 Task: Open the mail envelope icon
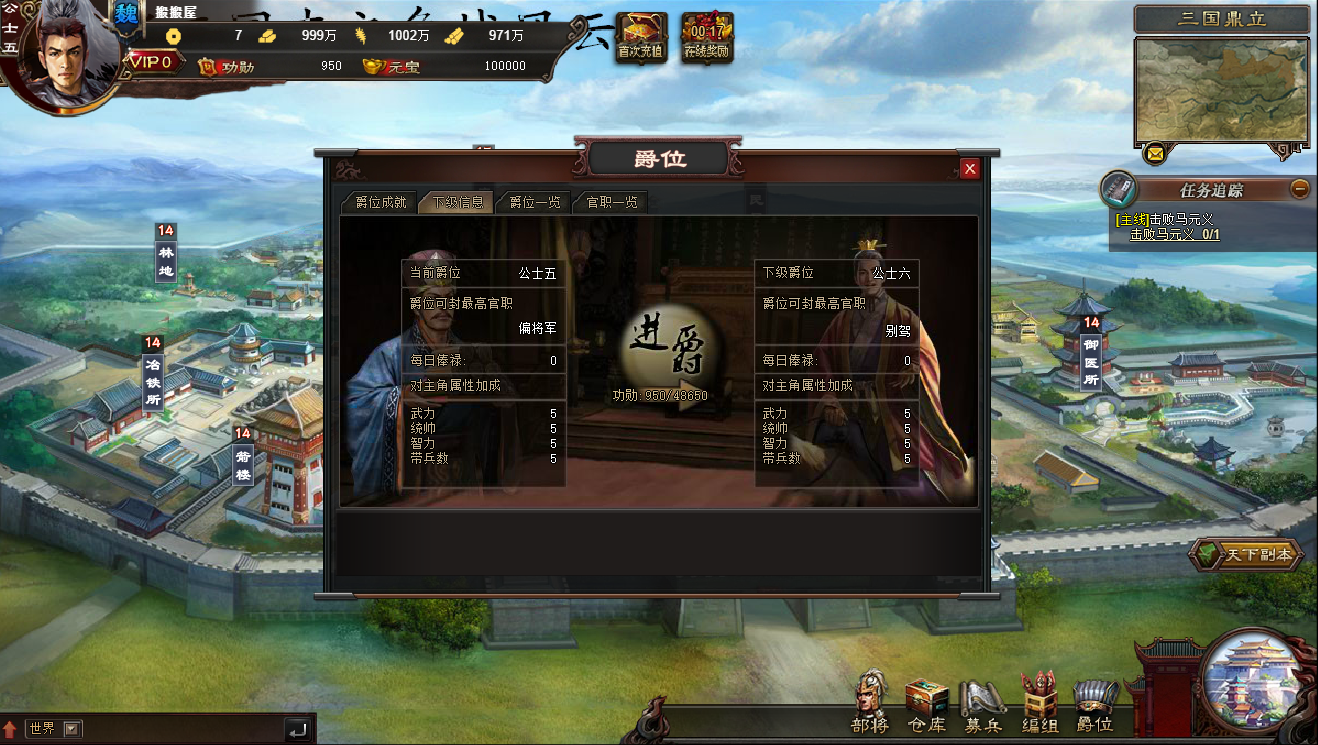click(x=1155, y=154)
